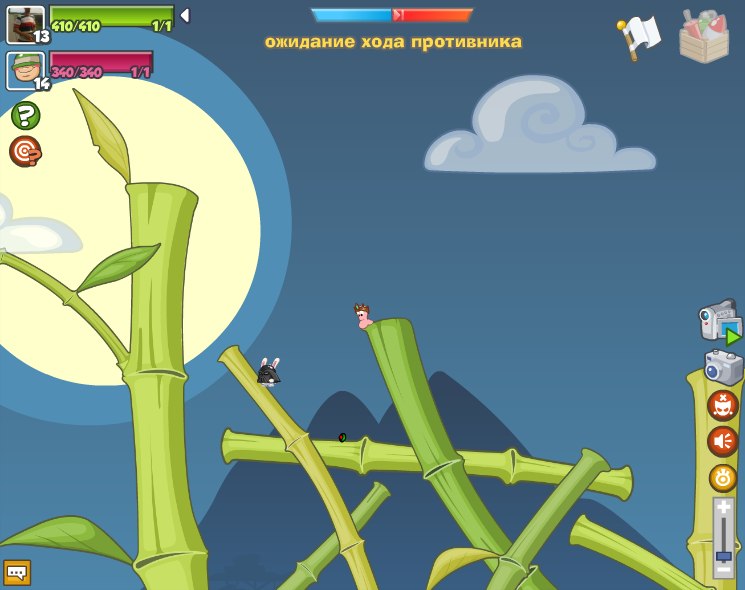
Task: Open the green question mark help
Action: point(25,115)
